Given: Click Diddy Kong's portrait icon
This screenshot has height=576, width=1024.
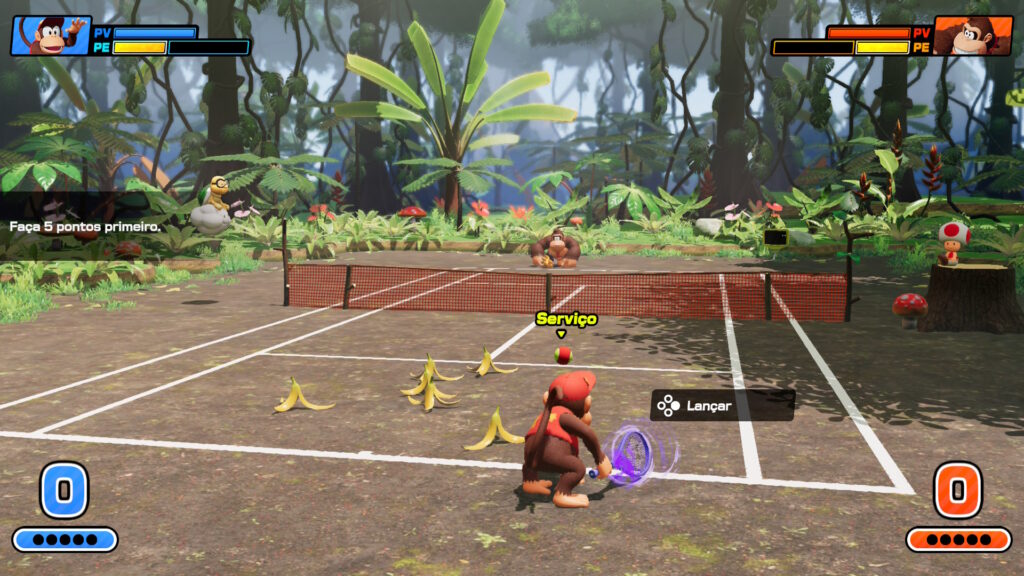Looking at the screenshot, I should (x=50, y=36).
